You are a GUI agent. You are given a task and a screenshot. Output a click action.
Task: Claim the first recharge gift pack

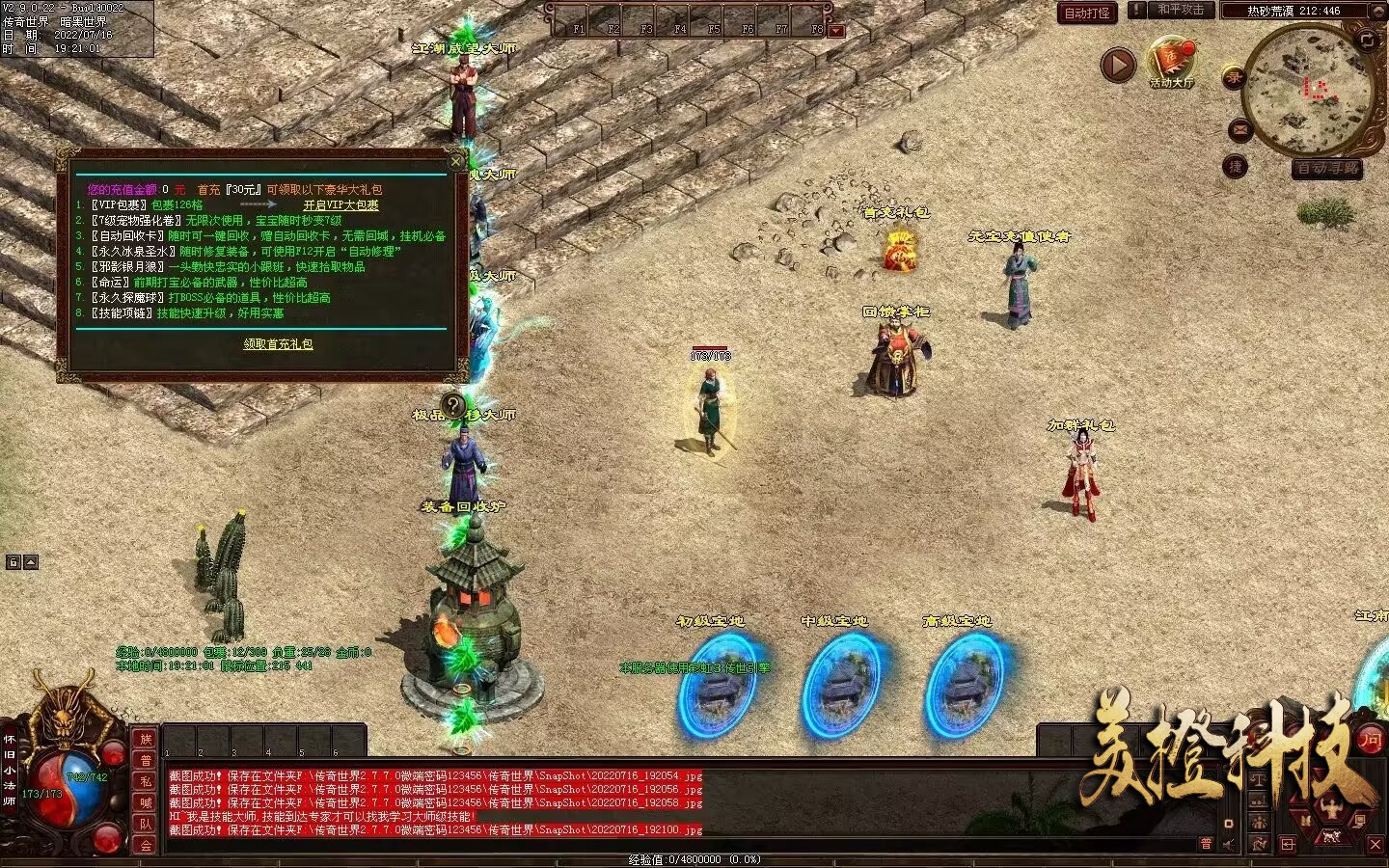(278, 344)
